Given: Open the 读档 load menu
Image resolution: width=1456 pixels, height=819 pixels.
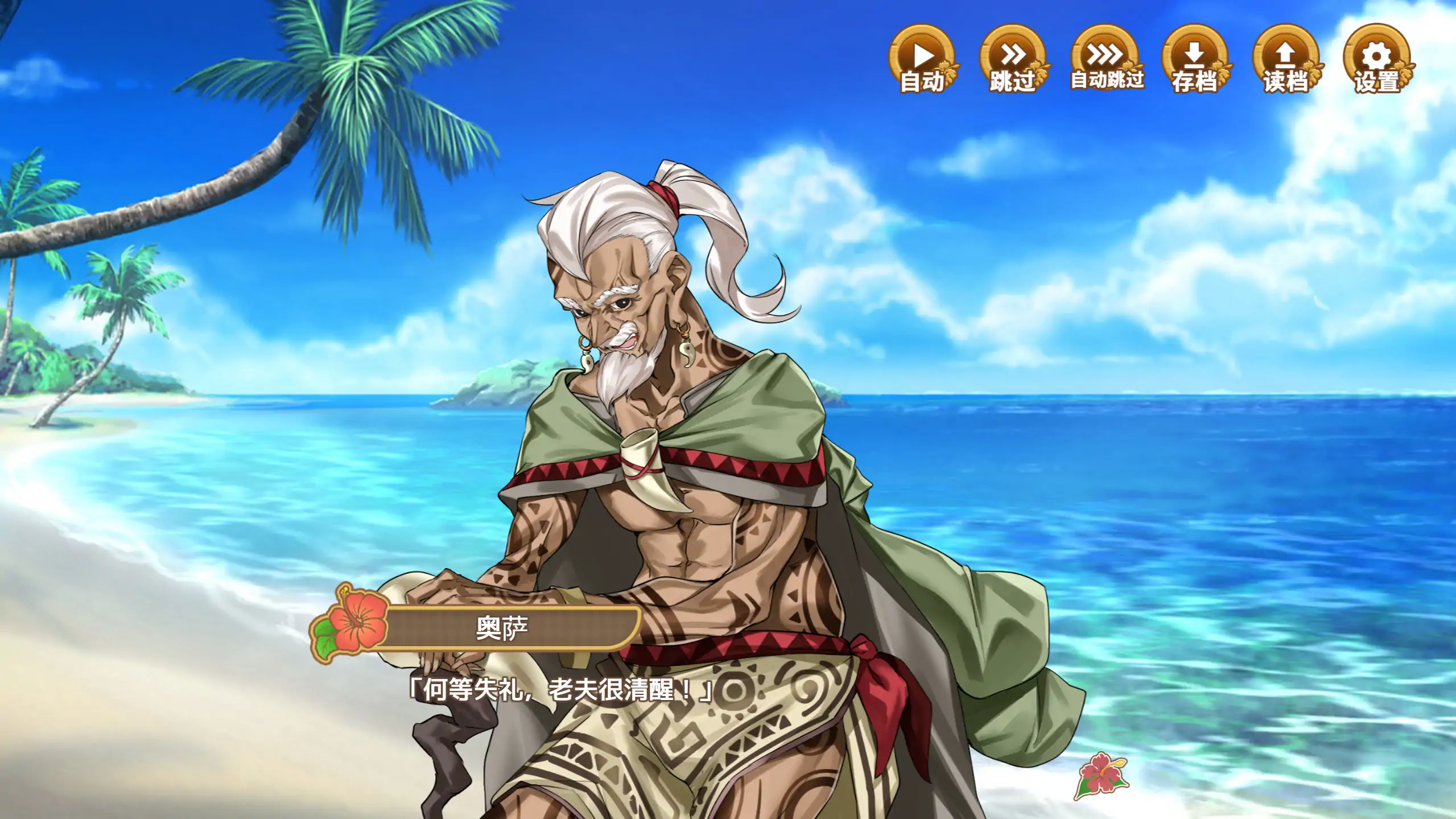Looking at the screenshot, I should [x=1286, y=59].
